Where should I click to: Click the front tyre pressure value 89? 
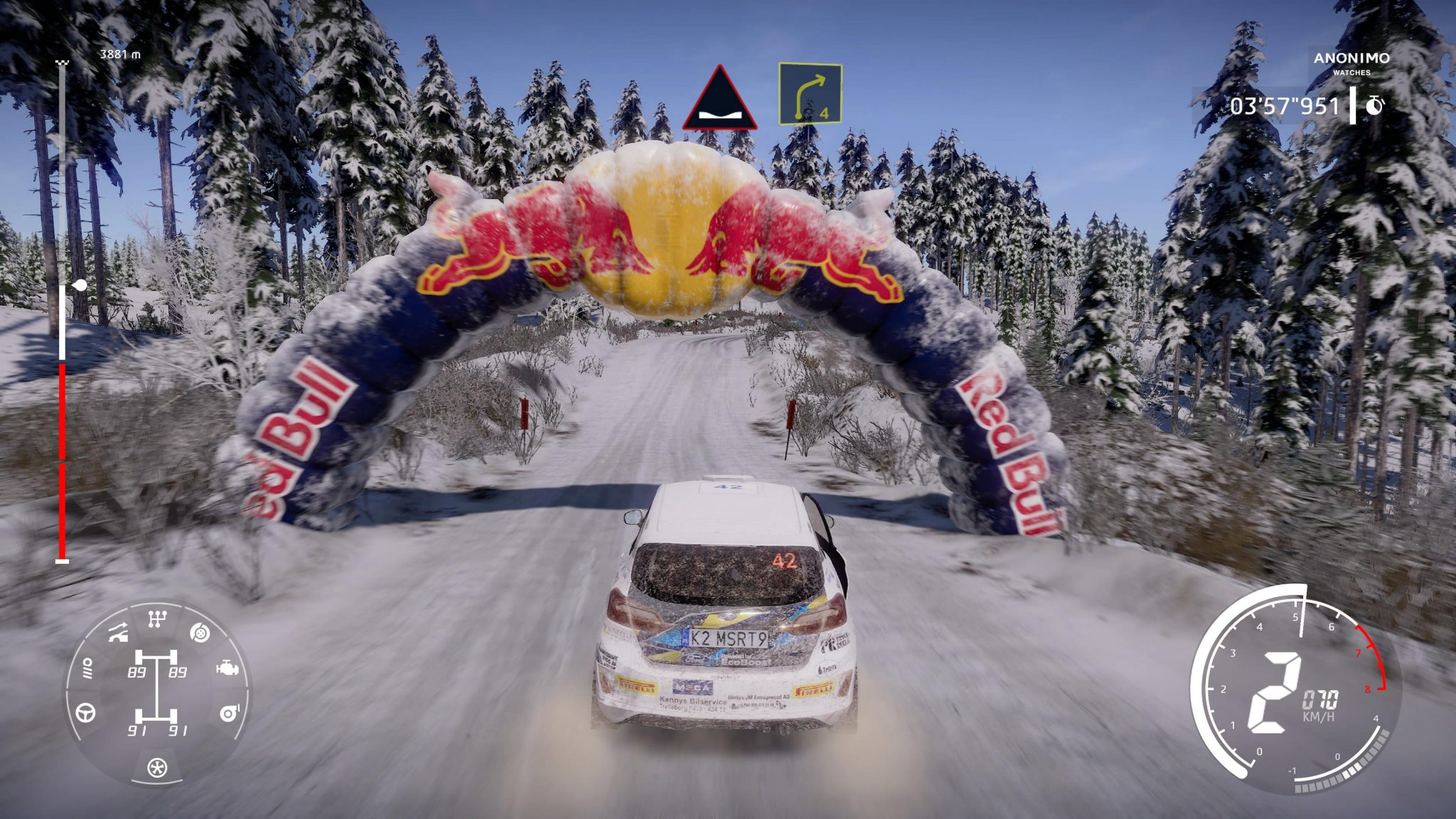(138, 673)
